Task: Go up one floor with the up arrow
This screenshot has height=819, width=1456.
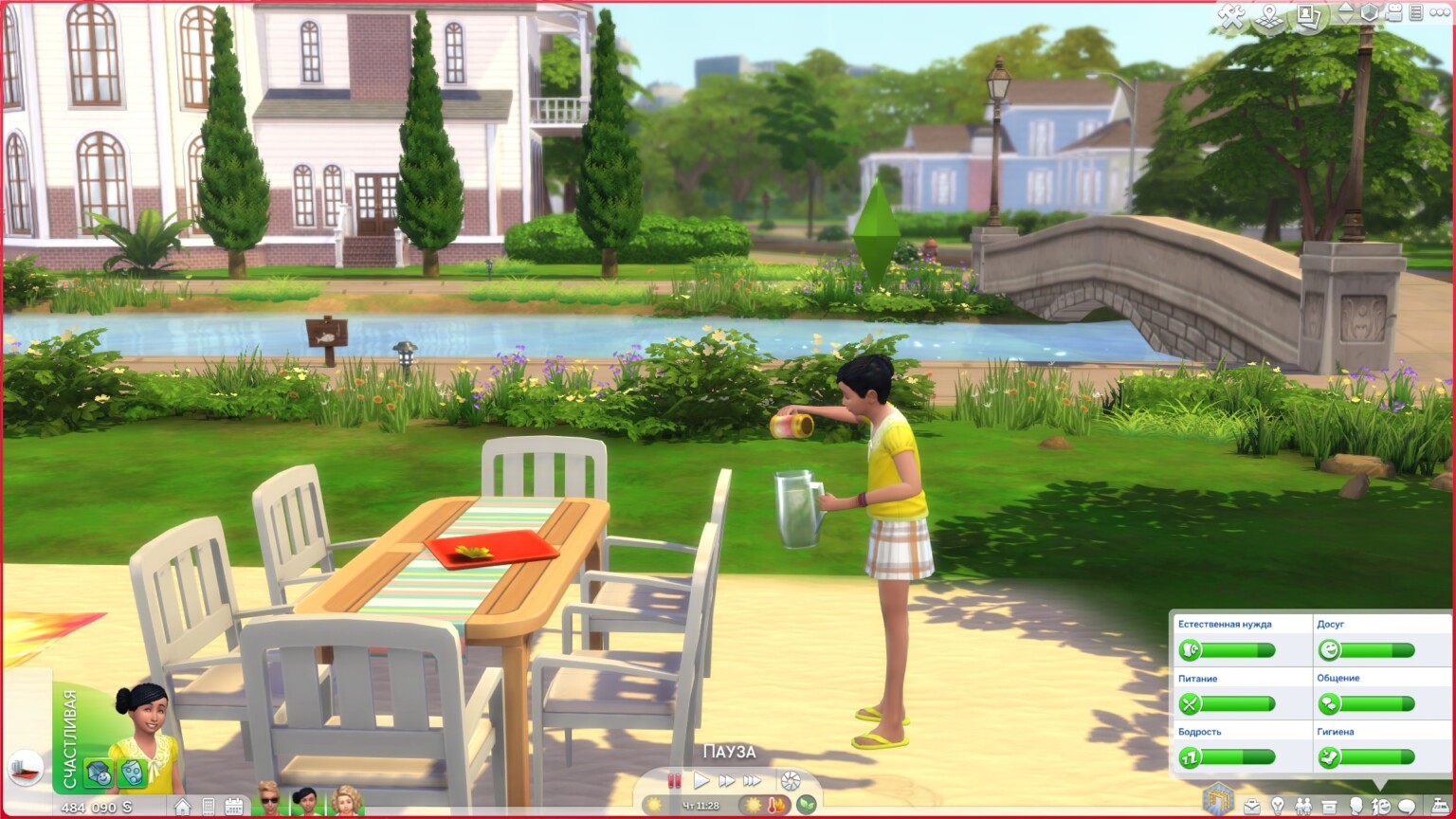Action: (x=1347, y=9)
